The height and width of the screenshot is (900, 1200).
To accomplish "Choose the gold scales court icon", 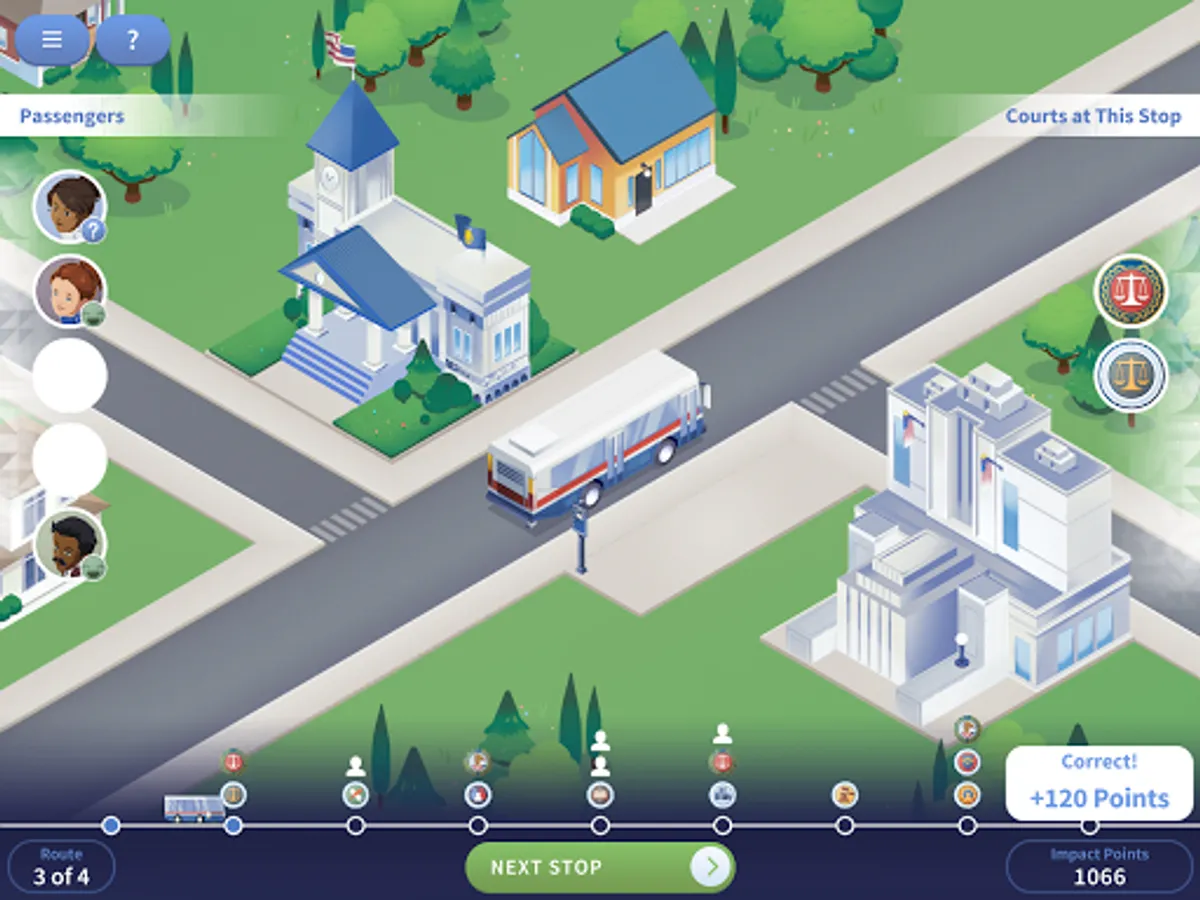I will coord(1131,376).
